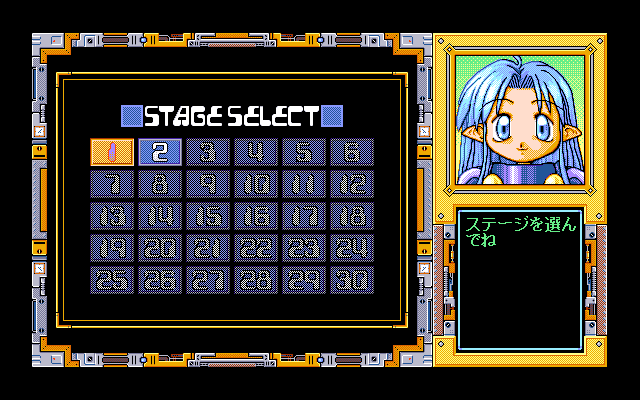Pick the stage 10 tile
The width and height of the screenshot is (640, 400).
pos(255,184)
